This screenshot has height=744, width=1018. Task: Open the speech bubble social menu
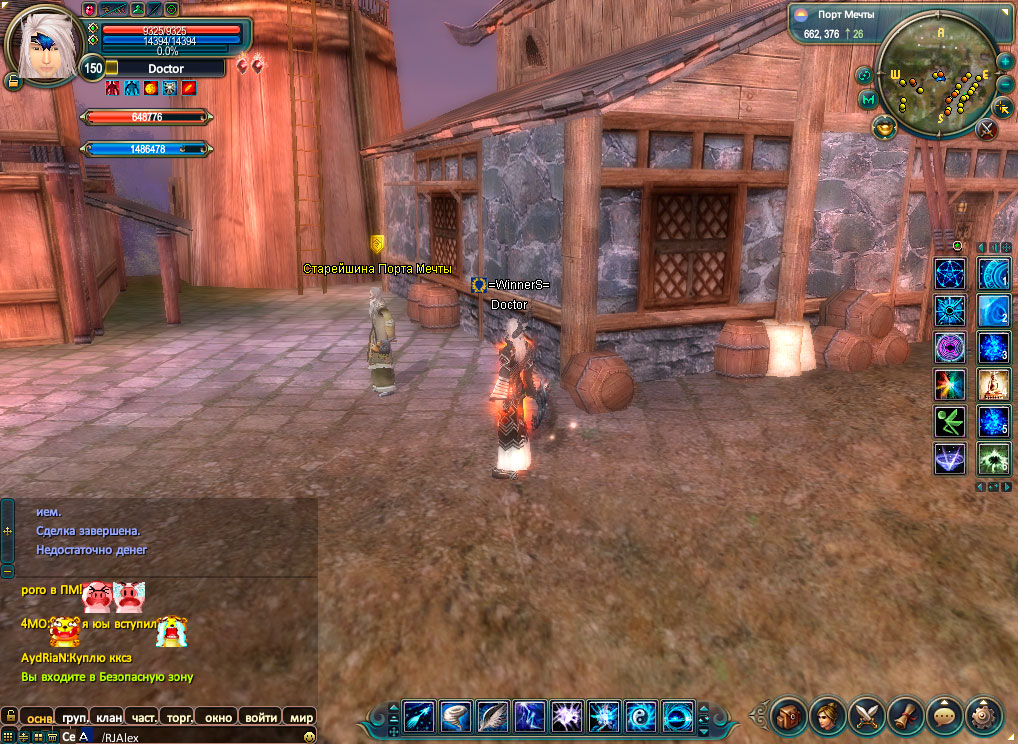944,716
